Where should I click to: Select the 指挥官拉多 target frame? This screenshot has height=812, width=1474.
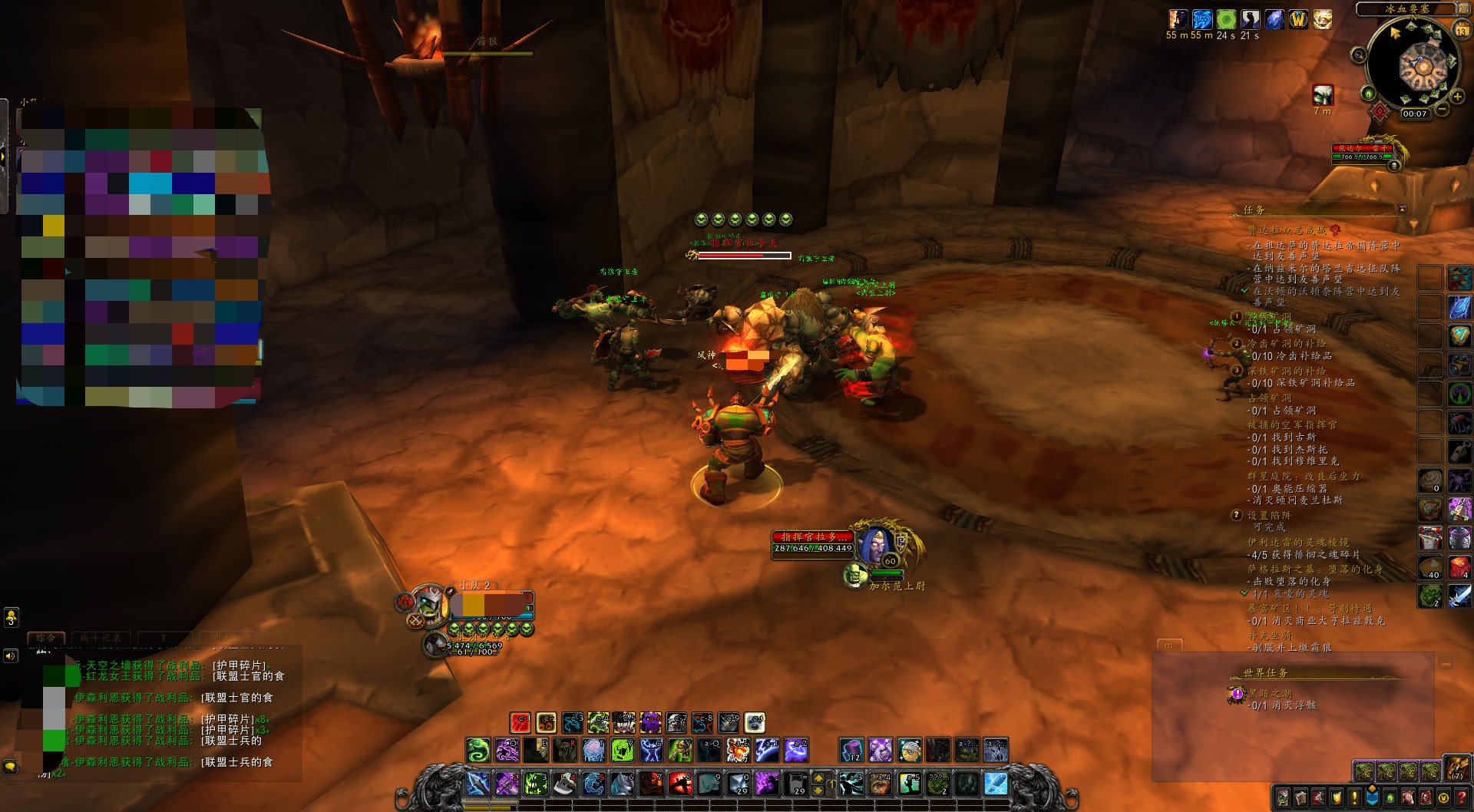coord(813,542)
